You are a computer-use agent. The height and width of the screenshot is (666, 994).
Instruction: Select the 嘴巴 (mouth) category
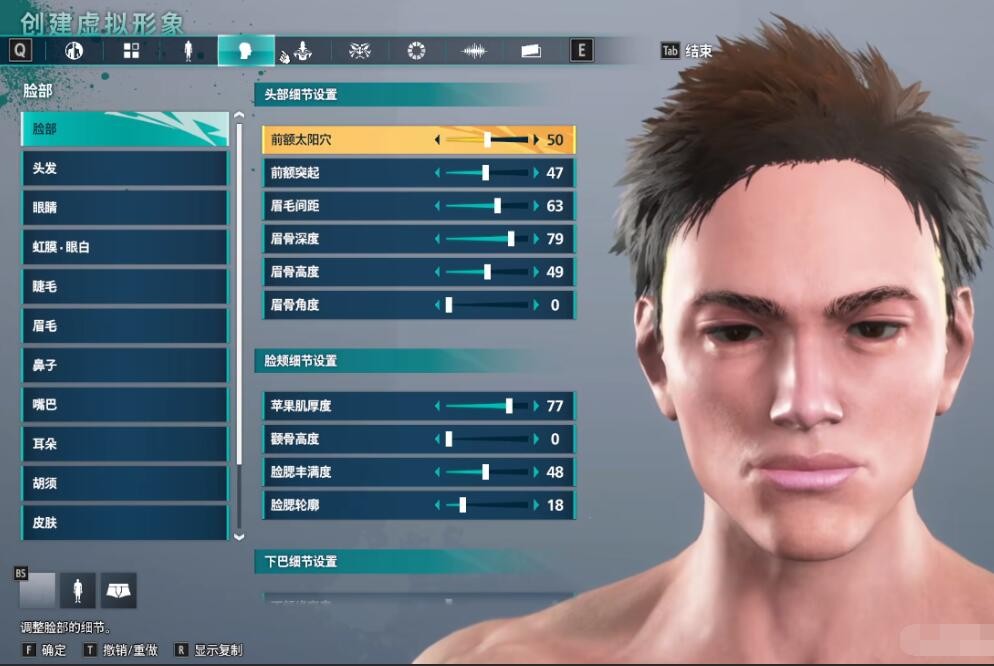[124, 404]
